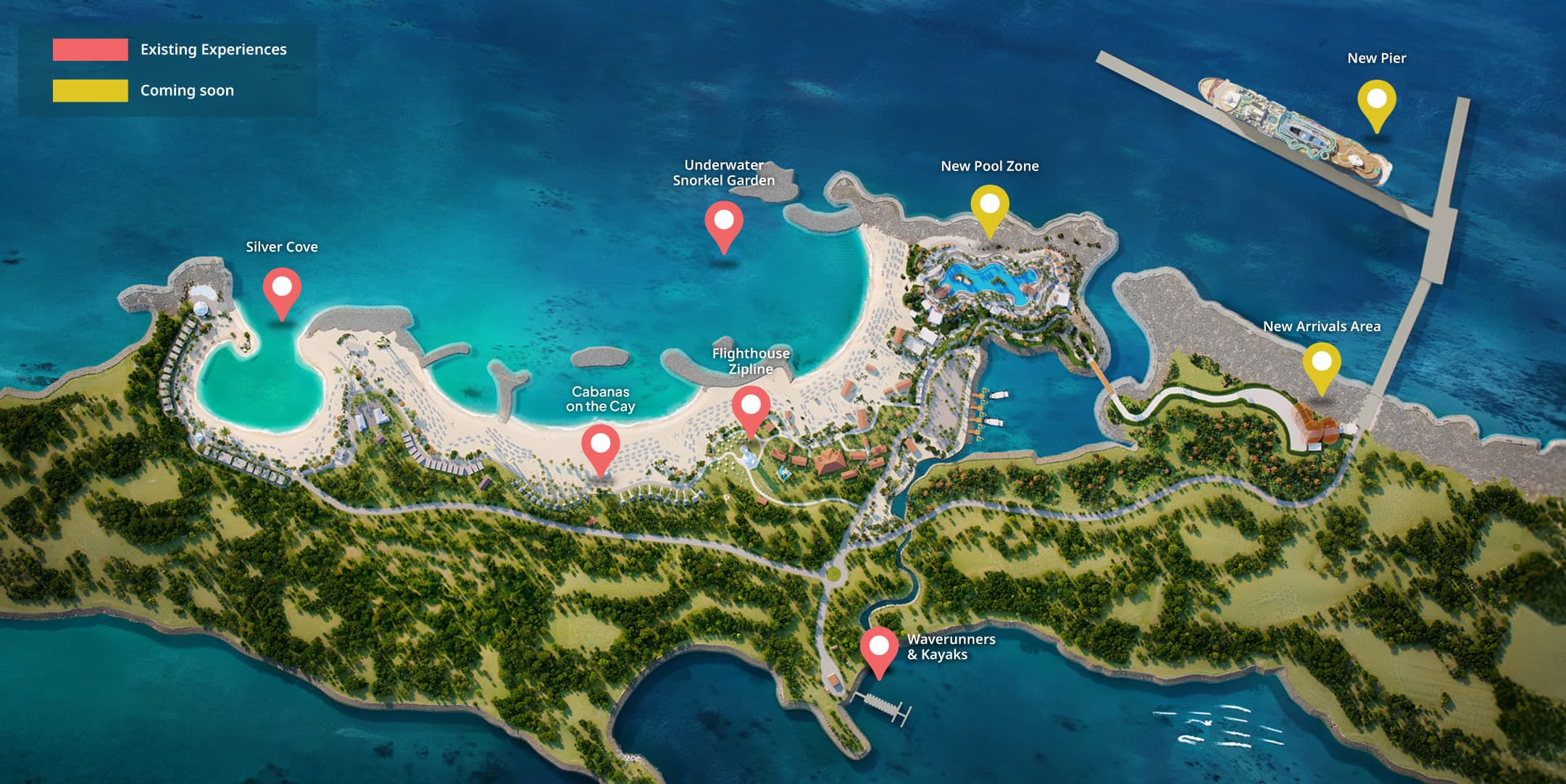Viewport: 1566px width, 784px height.
Task: Open the New Pool Zone marker
Action: pos(990,206)
